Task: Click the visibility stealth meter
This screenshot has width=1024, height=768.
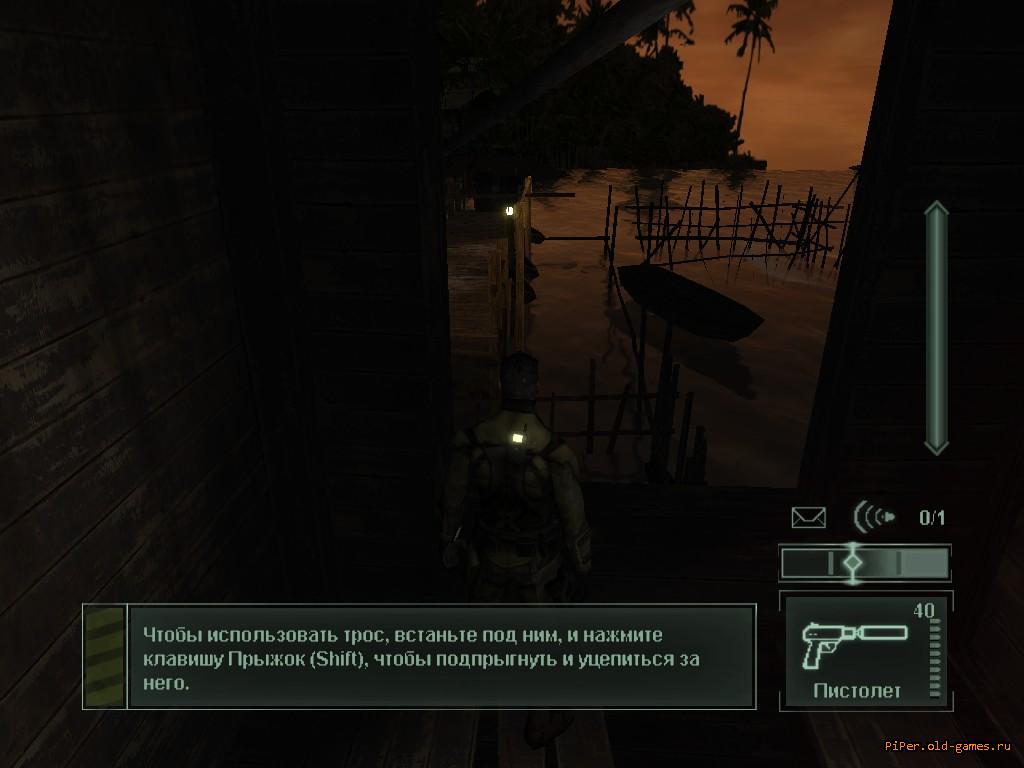Action: [x=864, y=563]
